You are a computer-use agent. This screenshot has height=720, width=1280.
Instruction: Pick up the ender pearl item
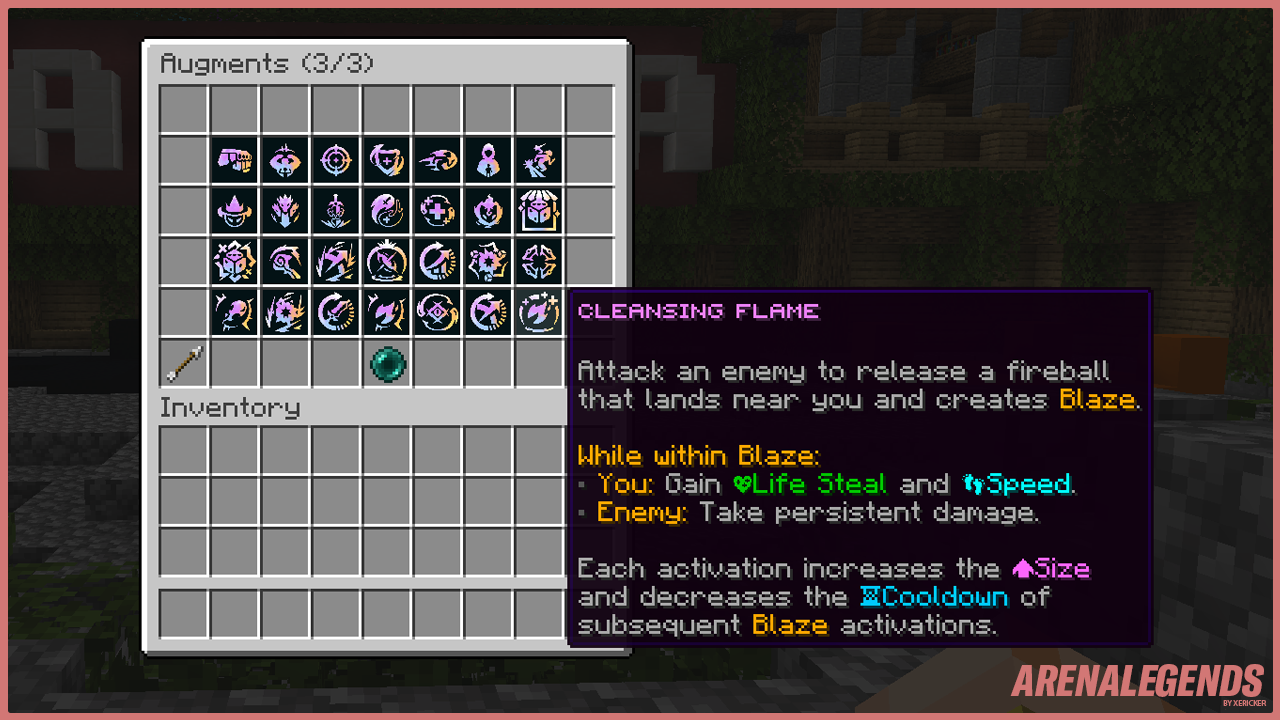click(386, 364)
